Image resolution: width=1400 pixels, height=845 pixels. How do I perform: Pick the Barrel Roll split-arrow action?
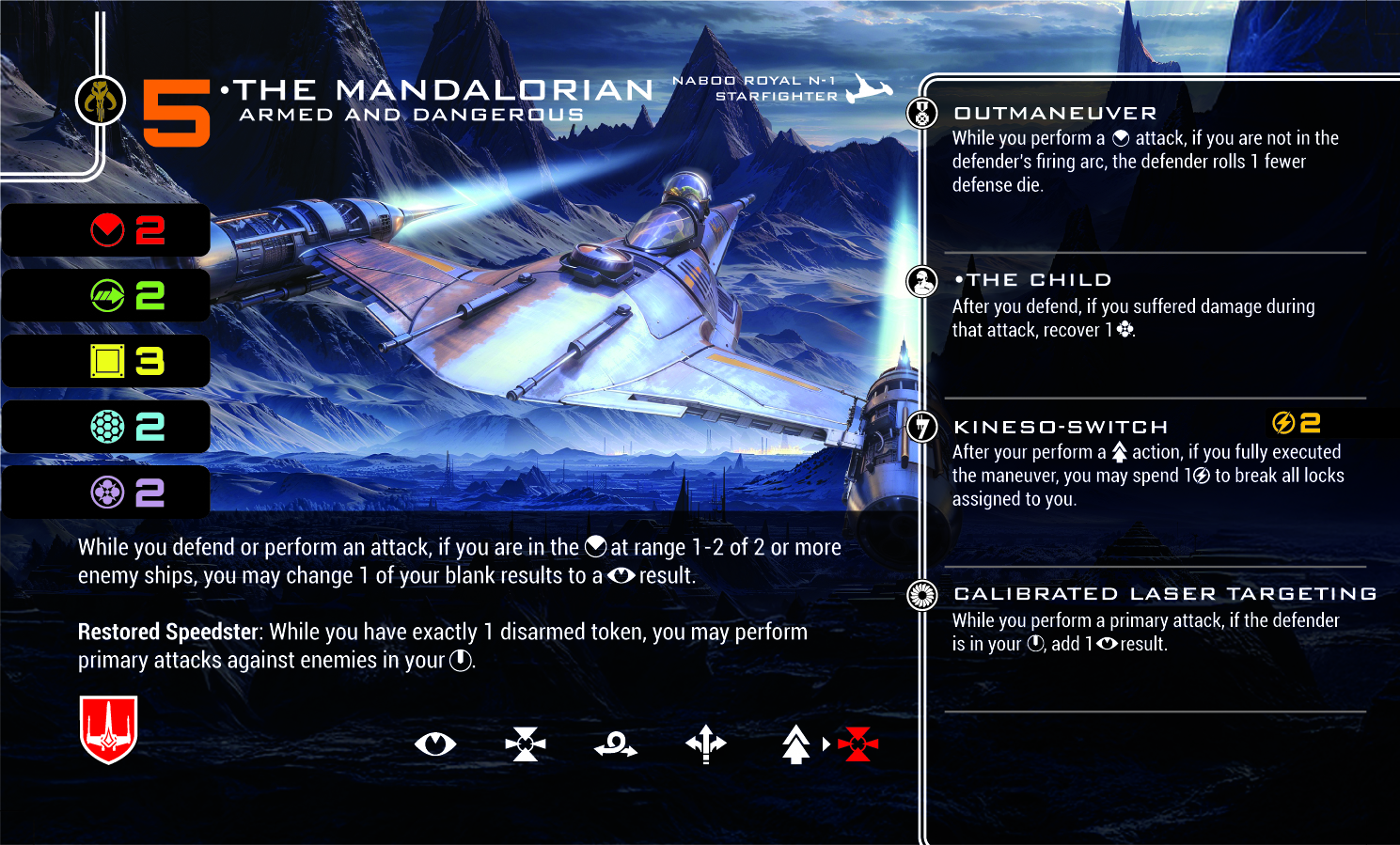706,744
